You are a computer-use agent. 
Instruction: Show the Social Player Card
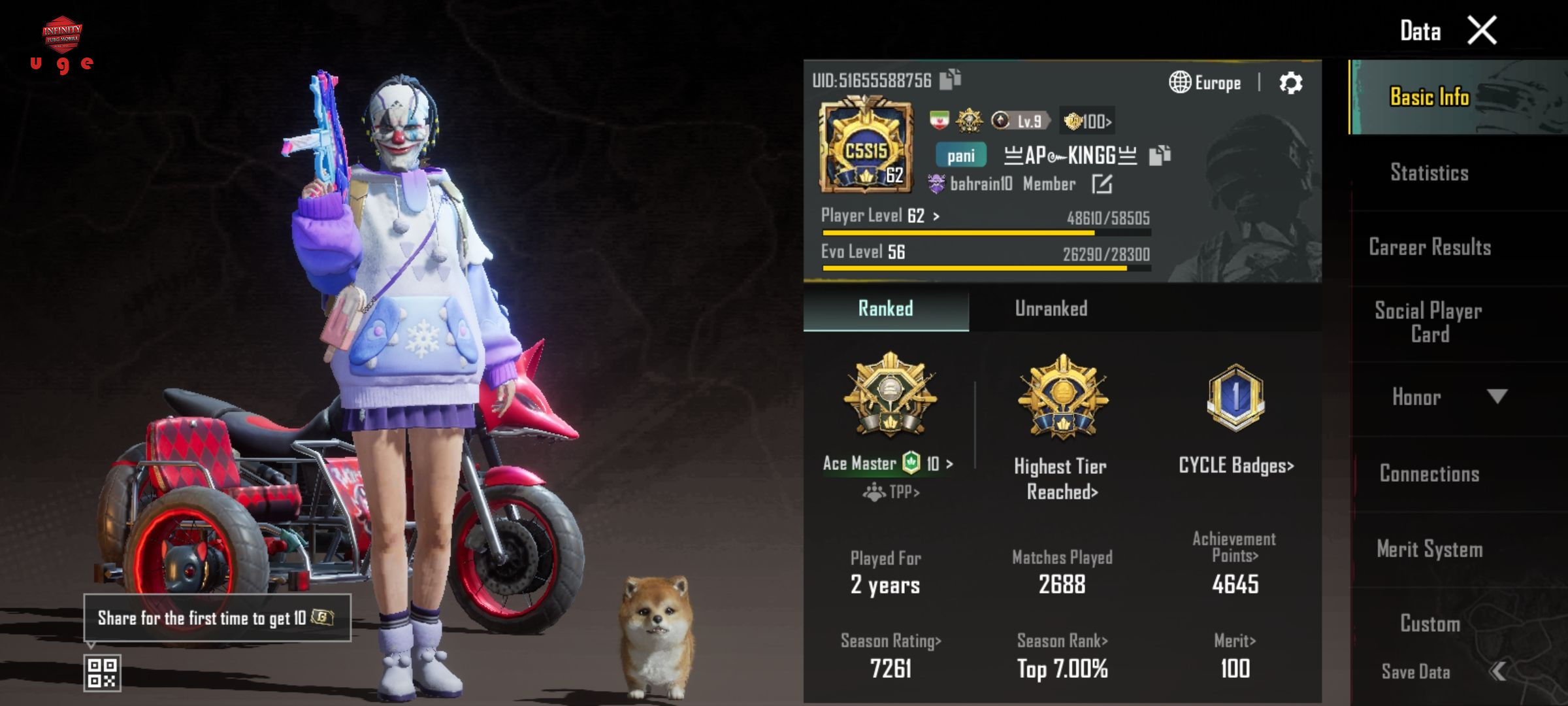coord(1429,322)
